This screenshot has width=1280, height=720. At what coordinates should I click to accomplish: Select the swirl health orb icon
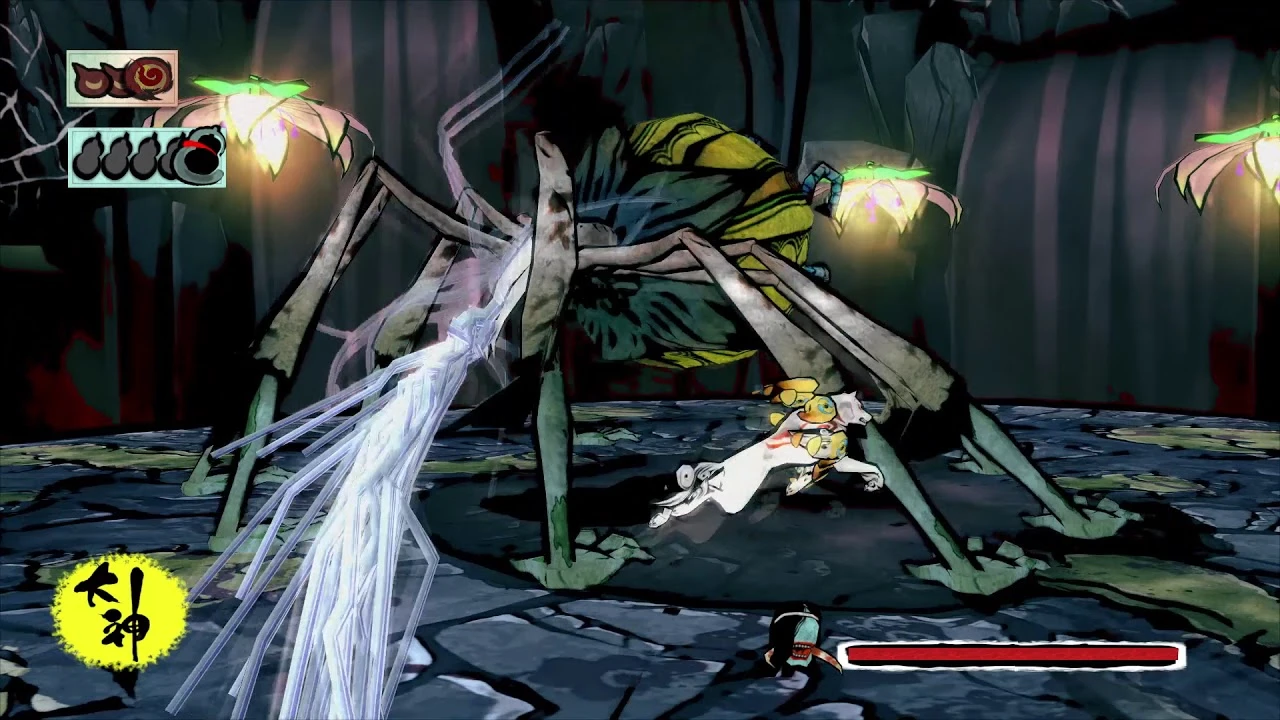pos(147,77)
